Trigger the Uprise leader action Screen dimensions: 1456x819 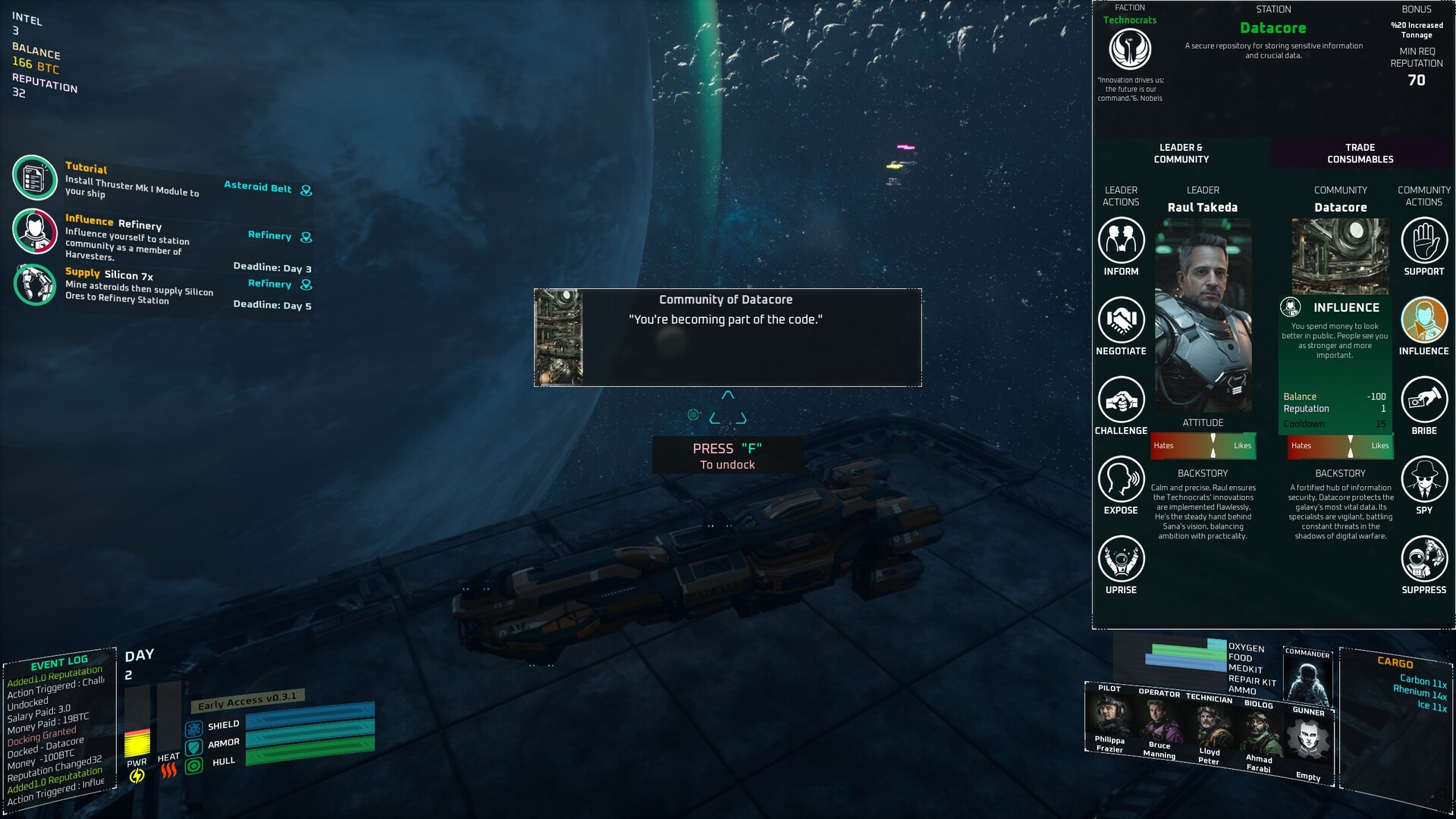click(x=1121, y=560)
